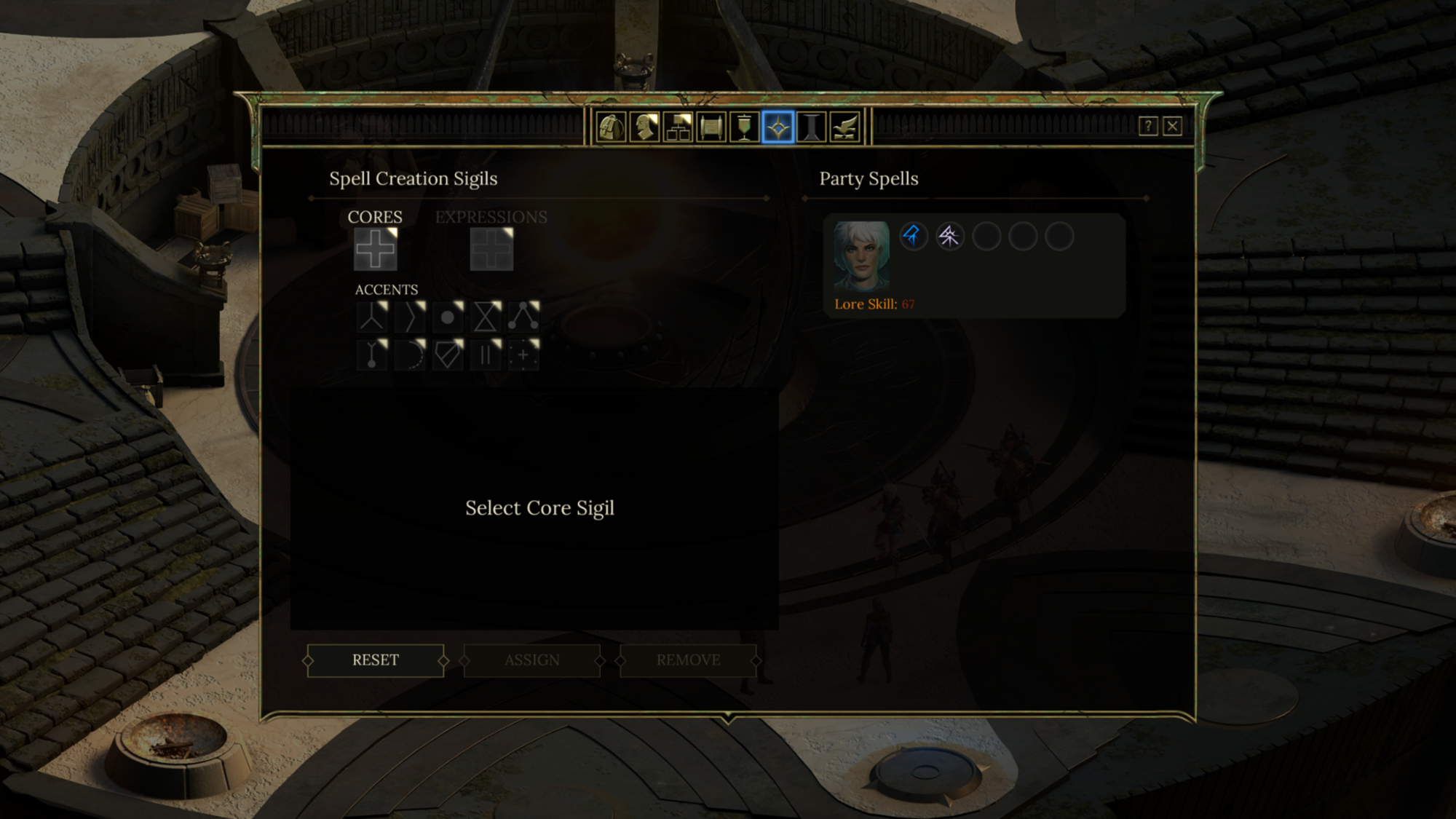Open the question mark help button
Screen dimensions: 1456x819
point(1148,127)
